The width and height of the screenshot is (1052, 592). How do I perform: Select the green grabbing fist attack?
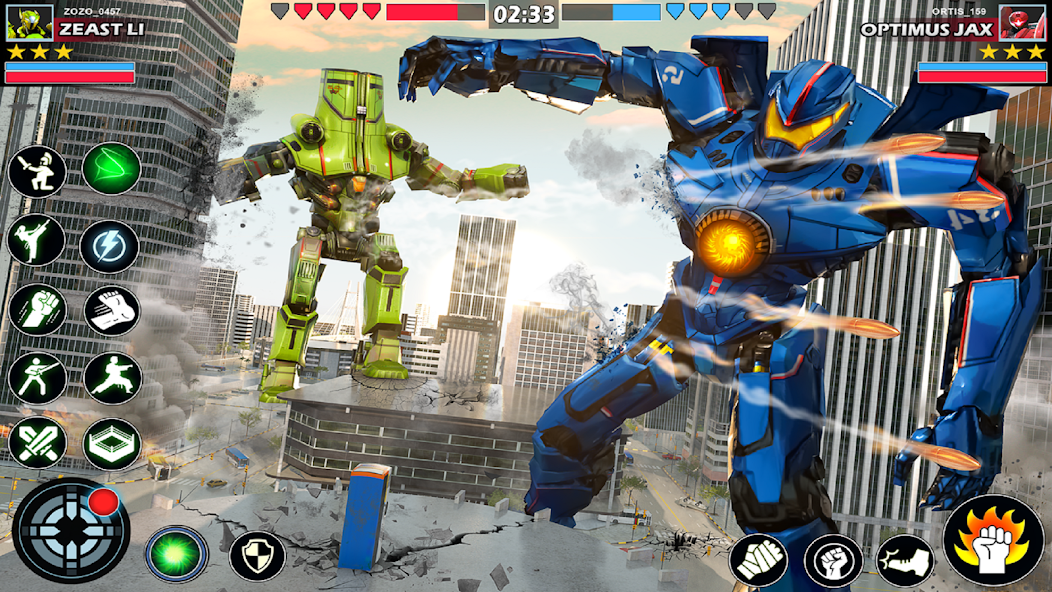point(37,310)
